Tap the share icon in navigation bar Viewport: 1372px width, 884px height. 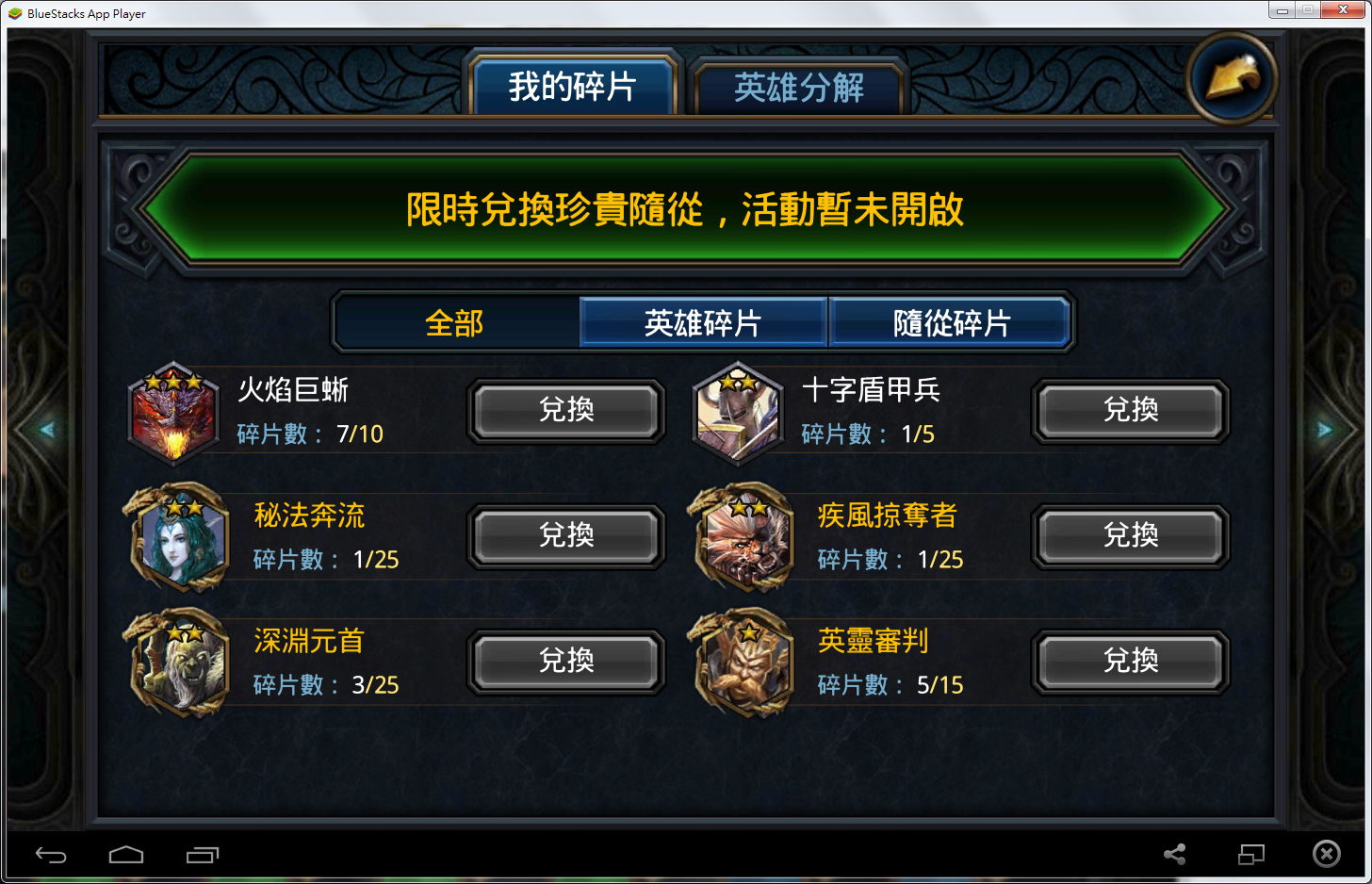[x=1174, y=855]
